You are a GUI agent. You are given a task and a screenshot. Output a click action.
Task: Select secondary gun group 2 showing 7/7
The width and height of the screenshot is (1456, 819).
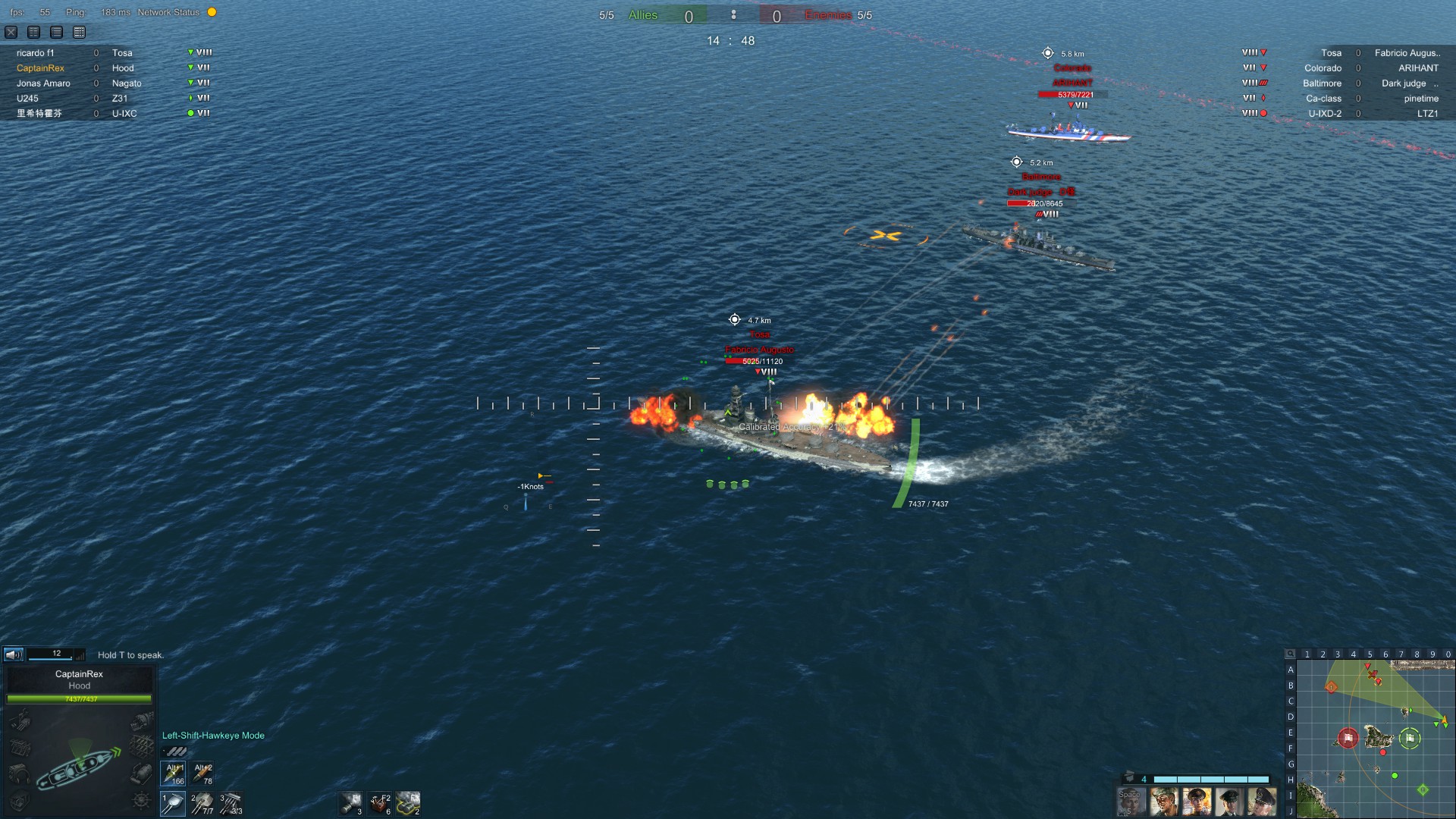tap(203, 803)
